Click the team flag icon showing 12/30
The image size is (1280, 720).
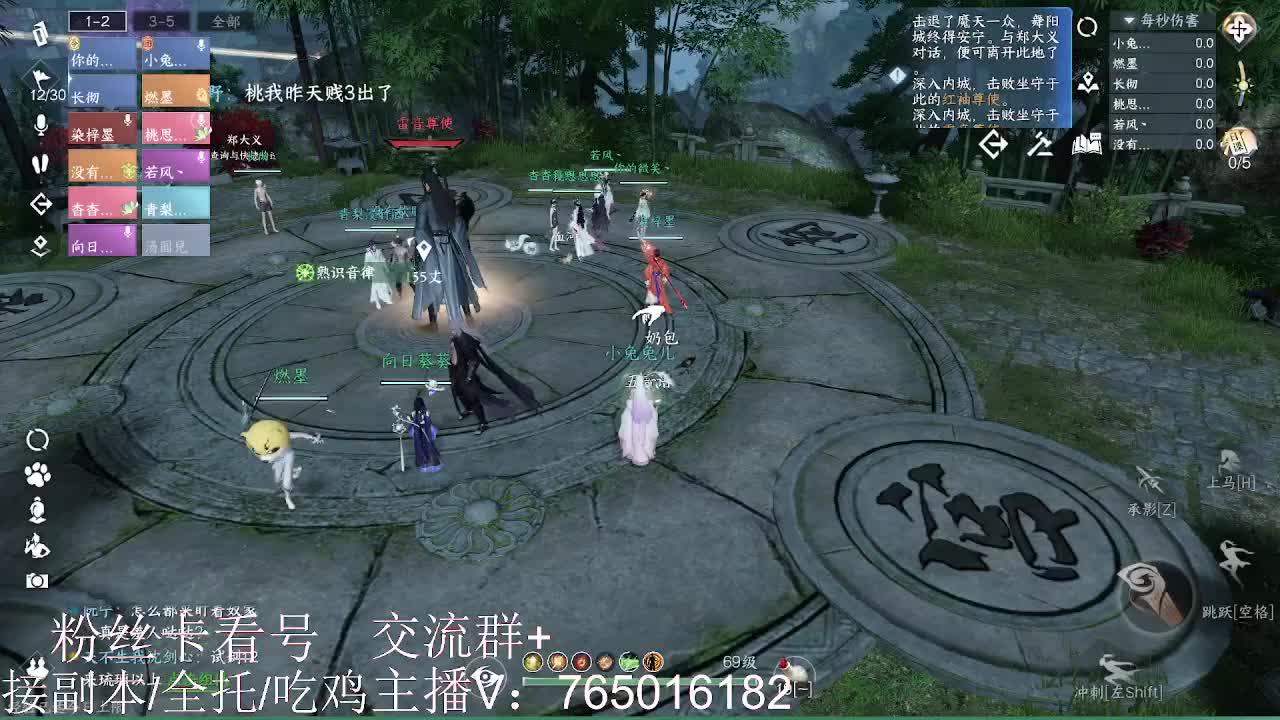click(42, 76)
